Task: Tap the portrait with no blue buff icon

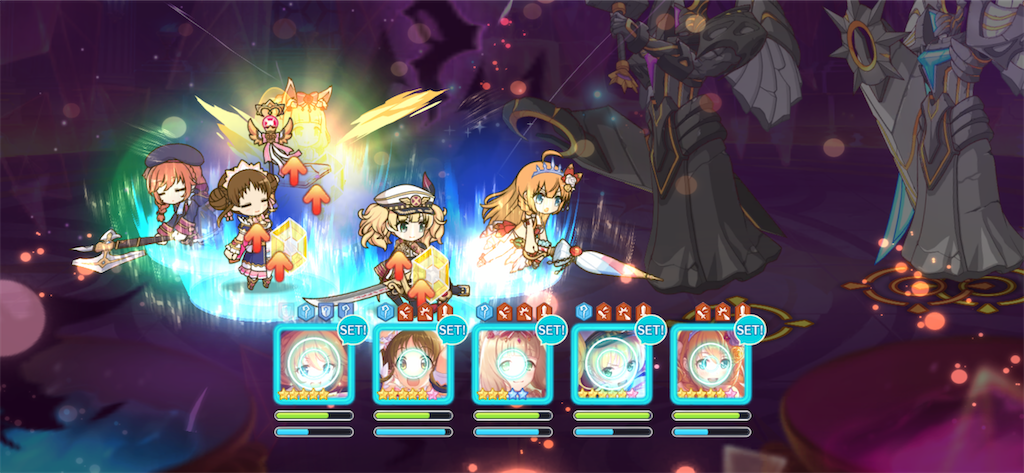Action: [708, 364]
